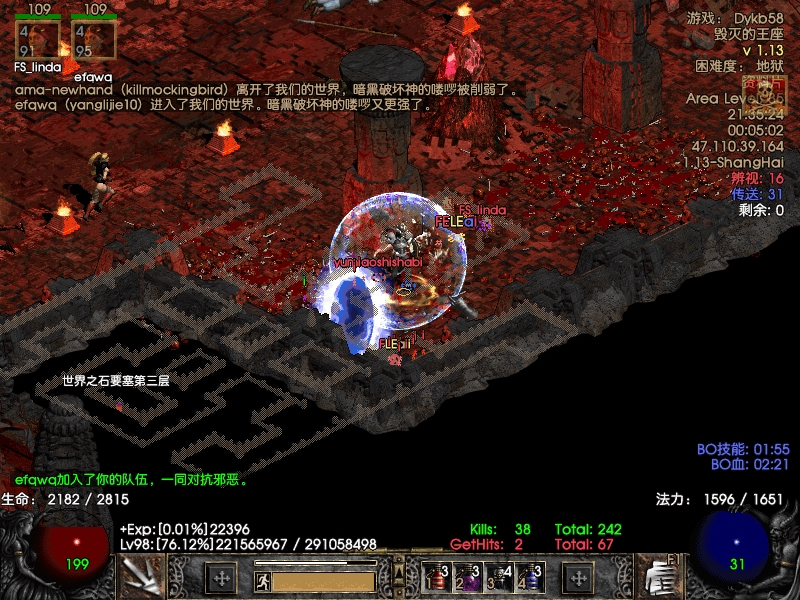Open the left-click skill selector icon
Image resolution: width=800 pixels, height=600 pixels.
tap(140, 577)
